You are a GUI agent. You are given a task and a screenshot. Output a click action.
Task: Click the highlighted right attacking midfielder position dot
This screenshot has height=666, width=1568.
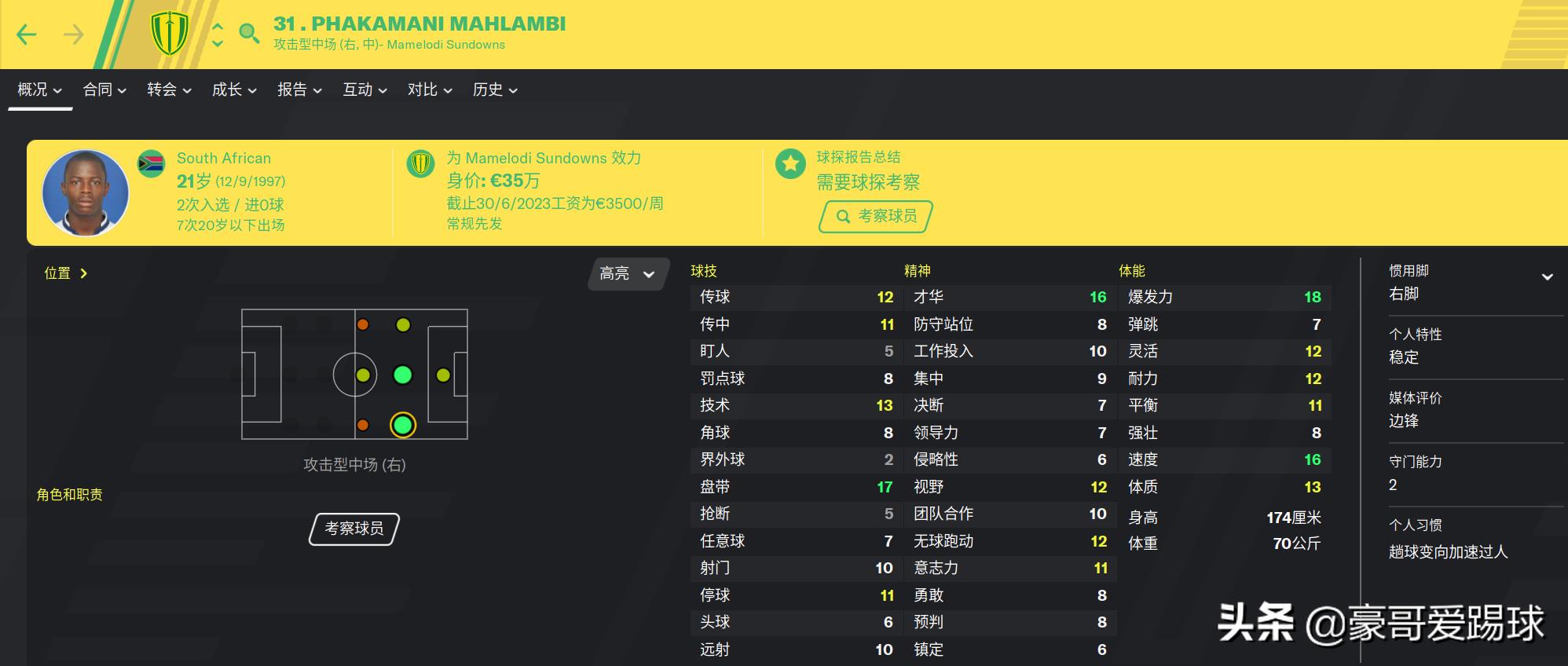(x=401, y=425)
